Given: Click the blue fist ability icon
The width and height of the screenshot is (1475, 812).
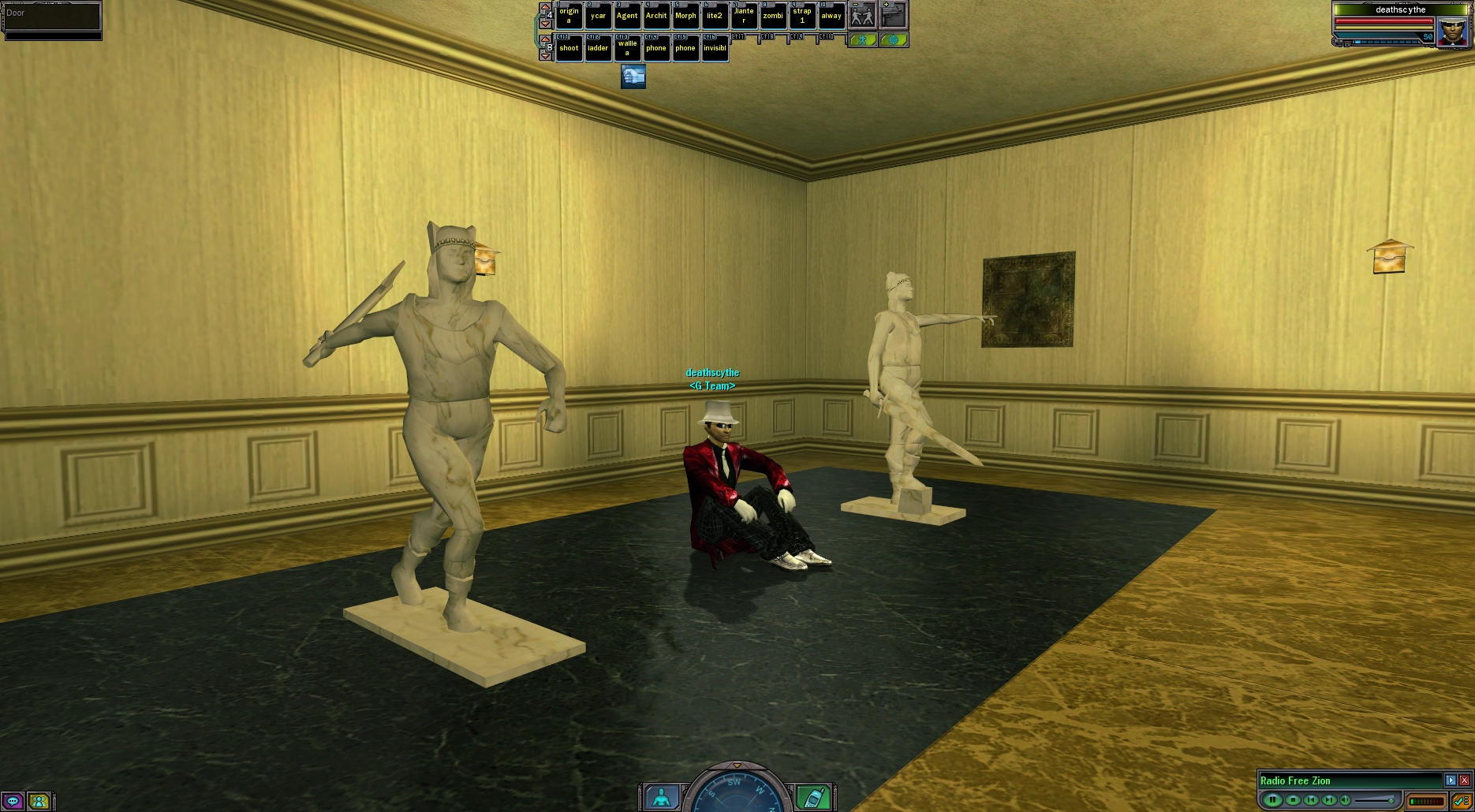Looking at the screenshot, I should [633, 76].
